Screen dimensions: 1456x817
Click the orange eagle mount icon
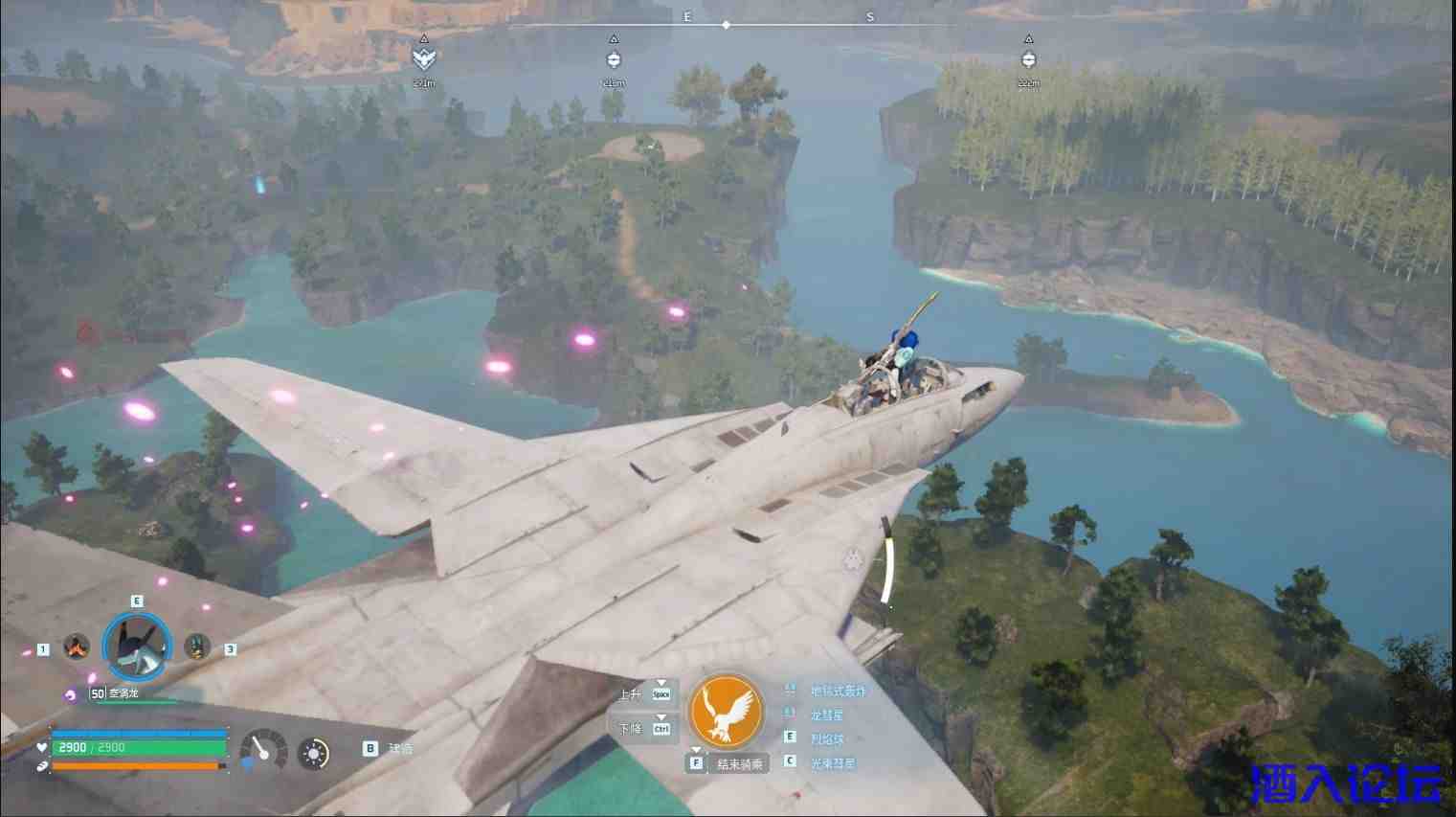[x=726, y=710]
